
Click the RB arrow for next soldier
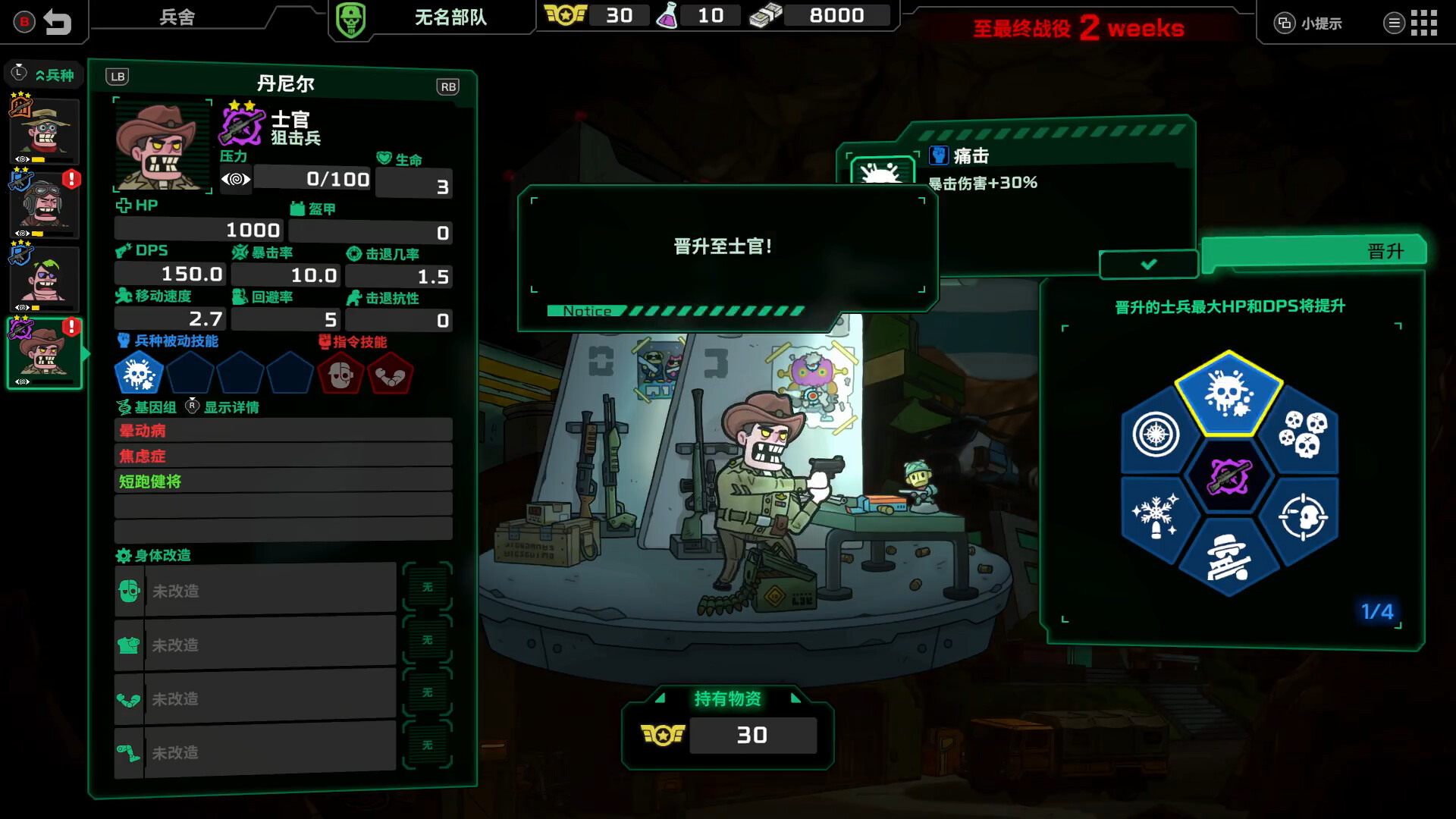(447, 86)
